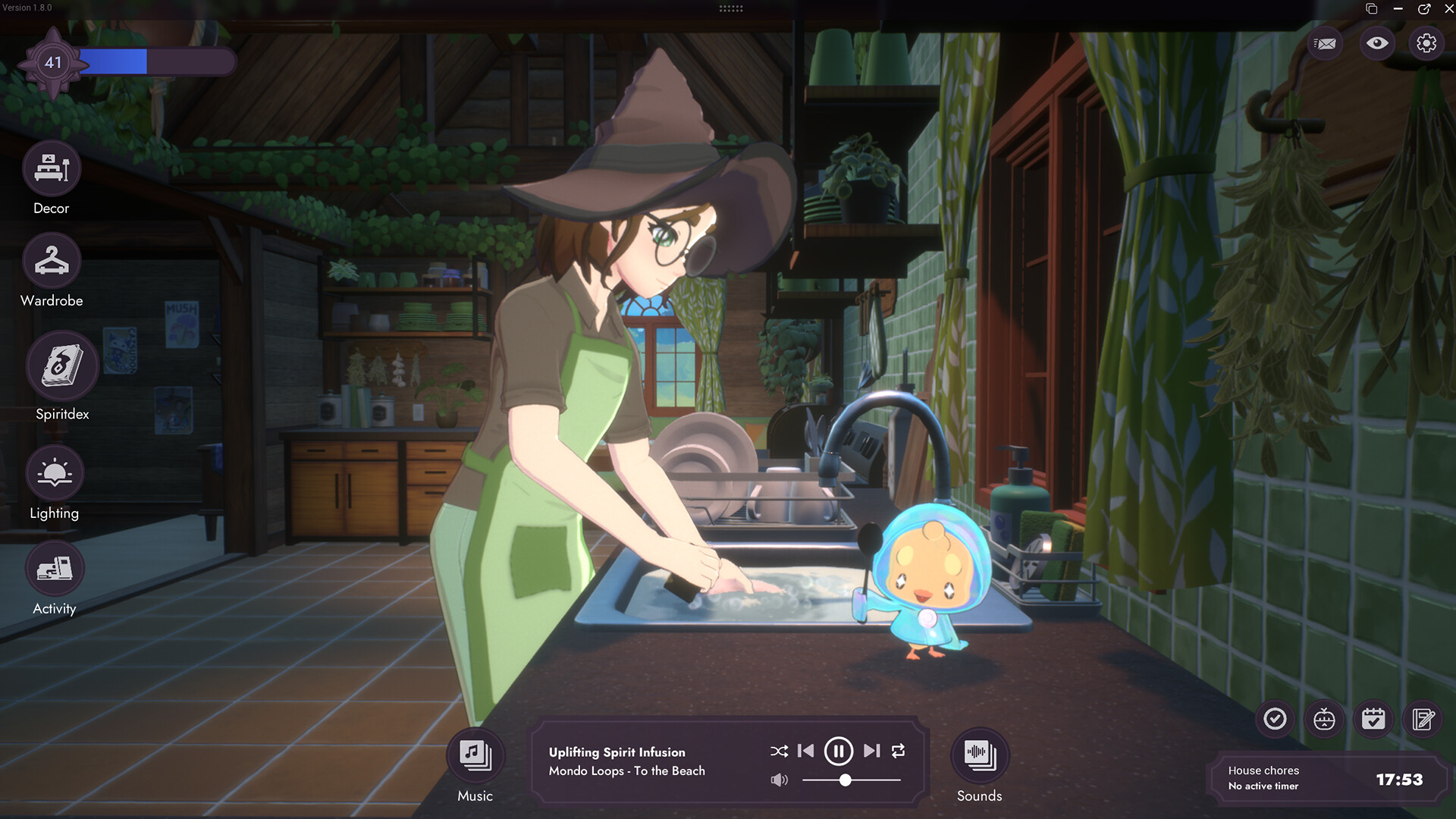Skip back to the previous track

tap(806, 751)
